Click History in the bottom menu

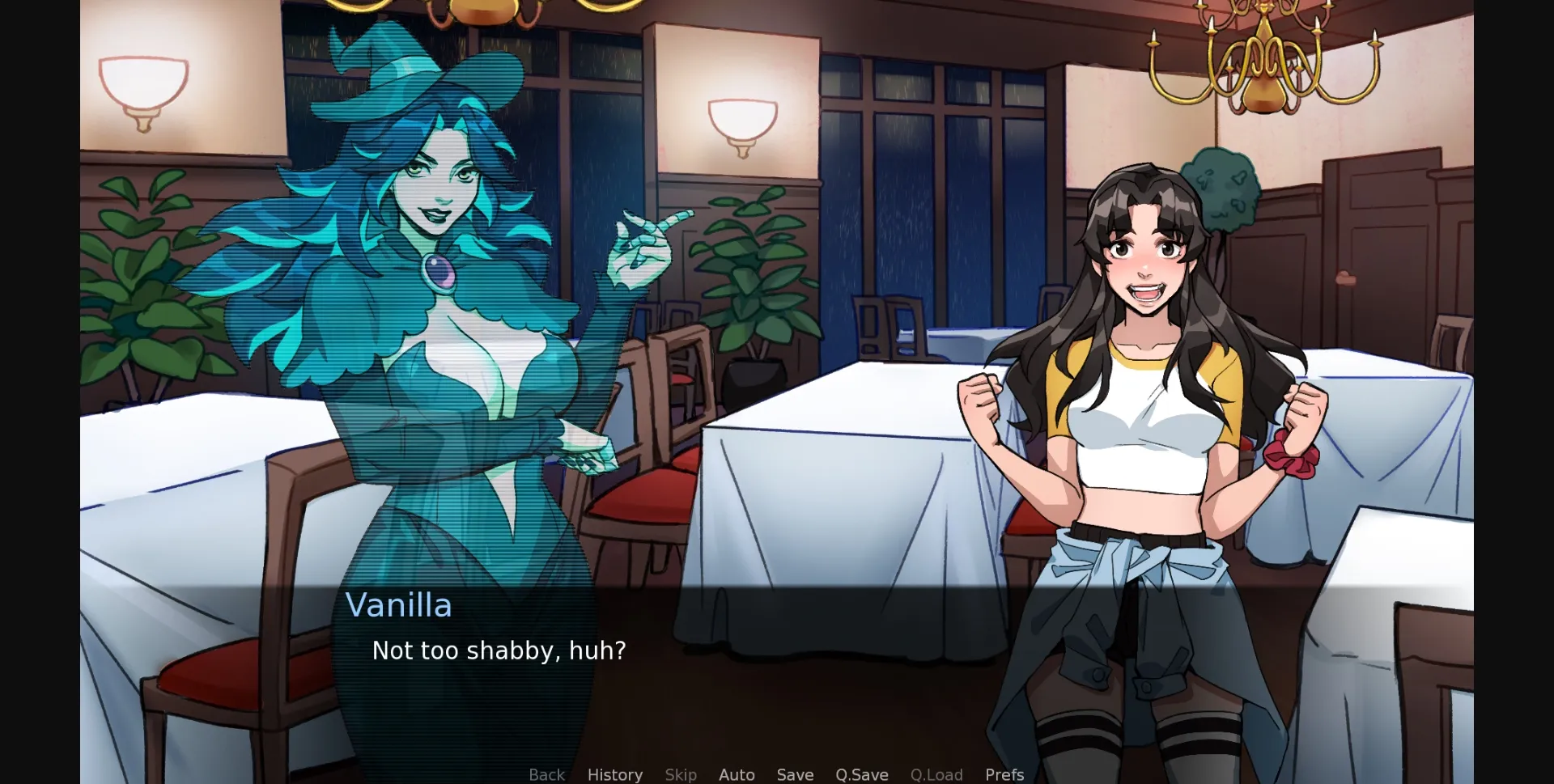coord(615,774)
